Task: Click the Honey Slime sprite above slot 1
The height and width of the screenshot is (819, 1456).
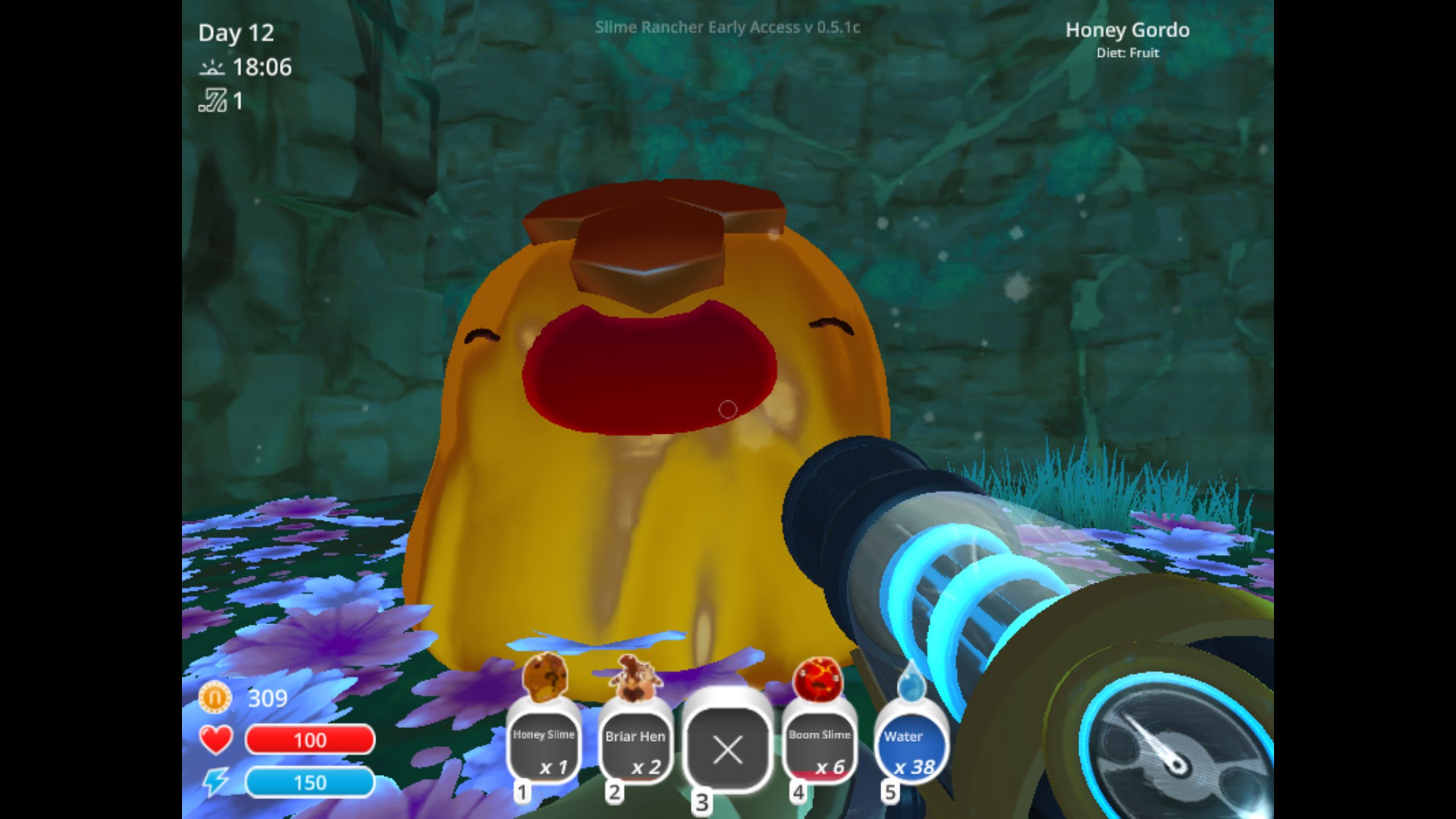Action: click(x=543, y=677)
